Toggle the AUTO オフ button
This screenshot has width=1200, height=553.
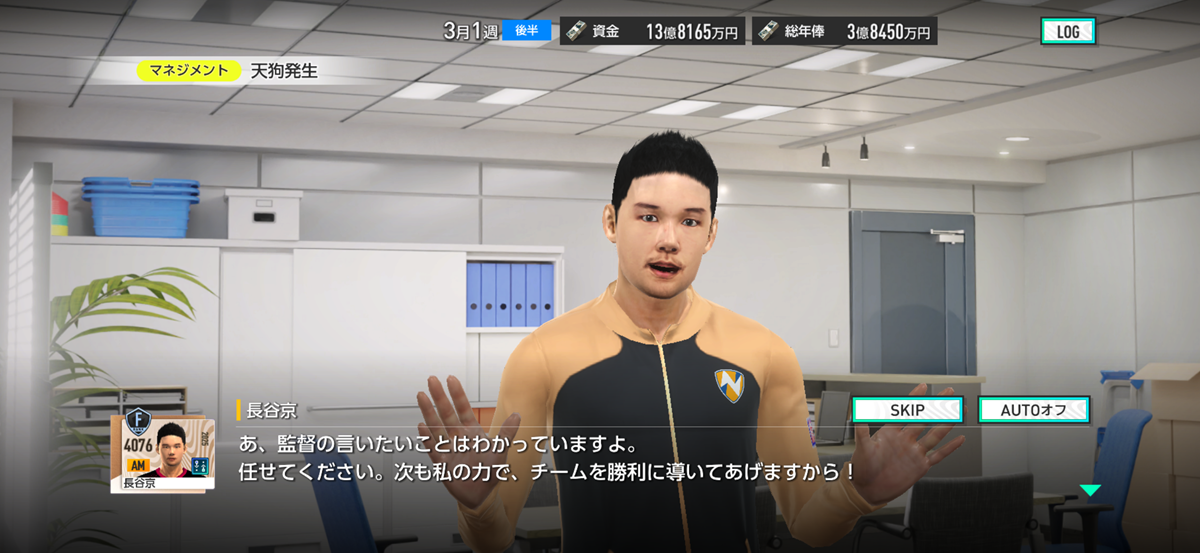coord(1033,410)
